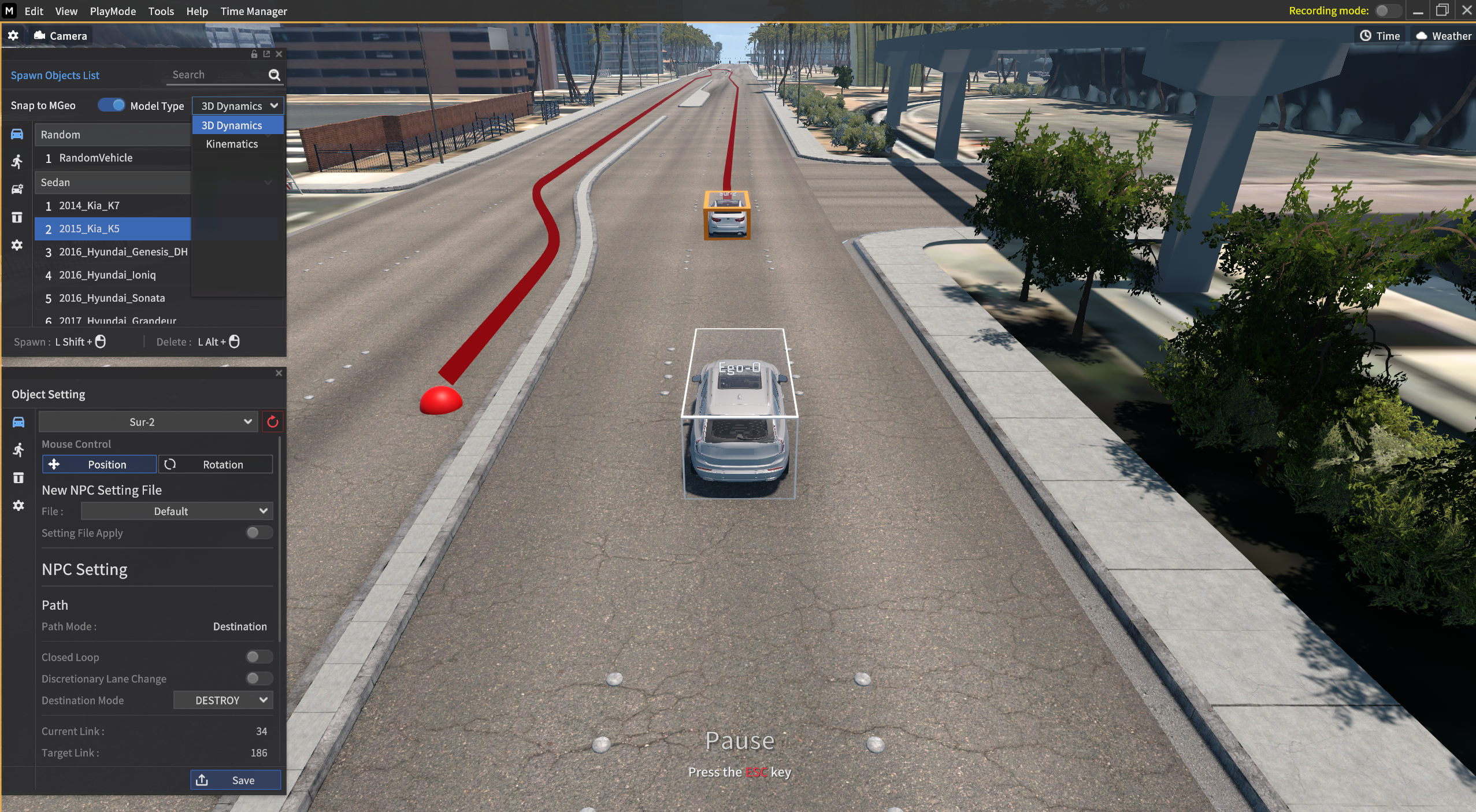Open the Sur-2 object dropdown
Screen dimensions: 1476x812
coord(147,422)
